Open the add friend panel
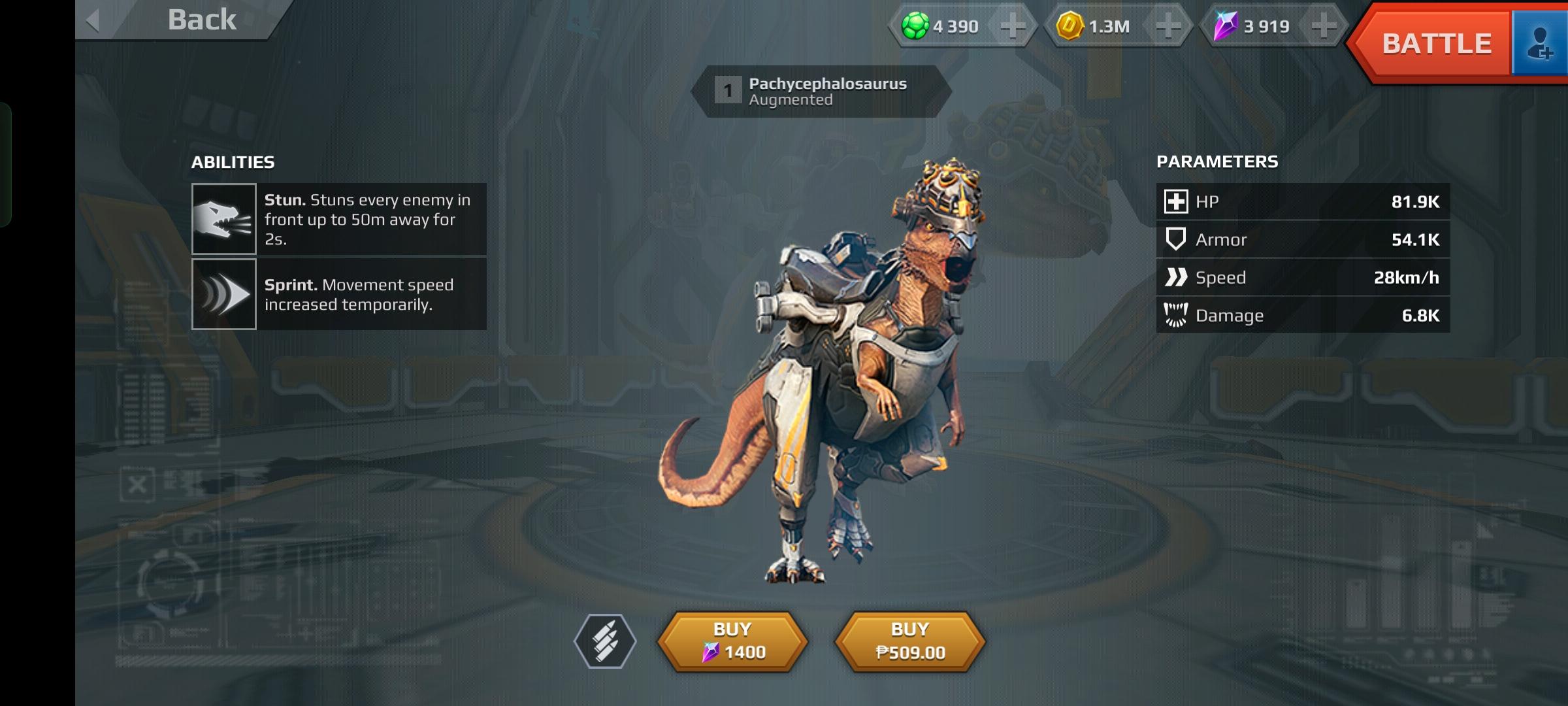Screen dimensions: 1568x706 1540,44
